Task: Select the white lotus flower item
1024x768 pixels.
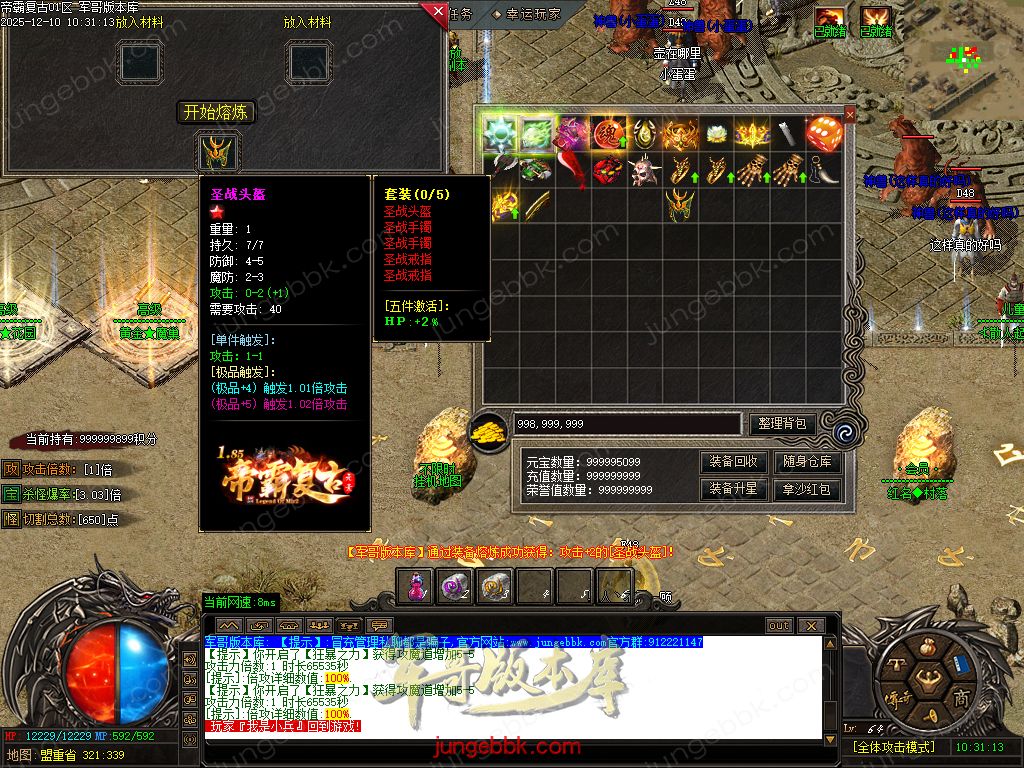Action: (x=716, y=133)
